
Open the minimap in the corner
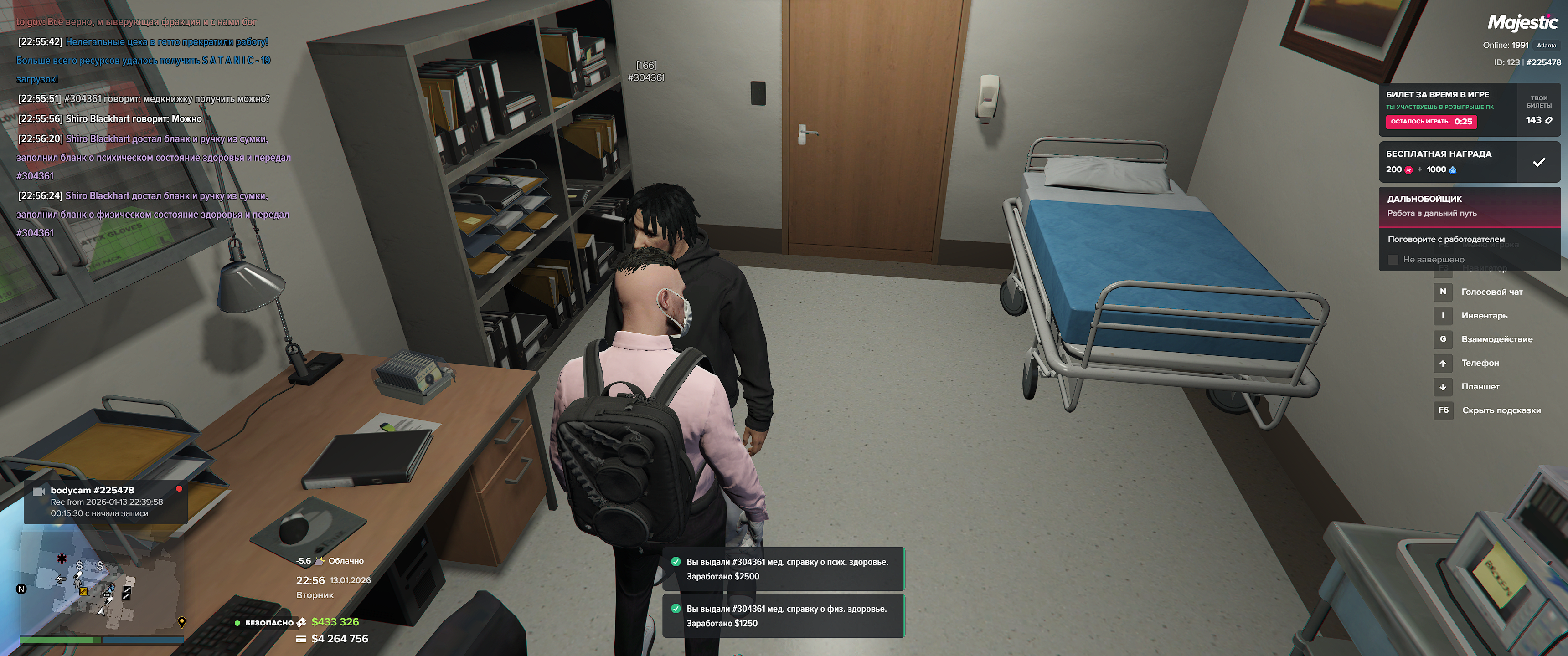[x=101, y=583]
